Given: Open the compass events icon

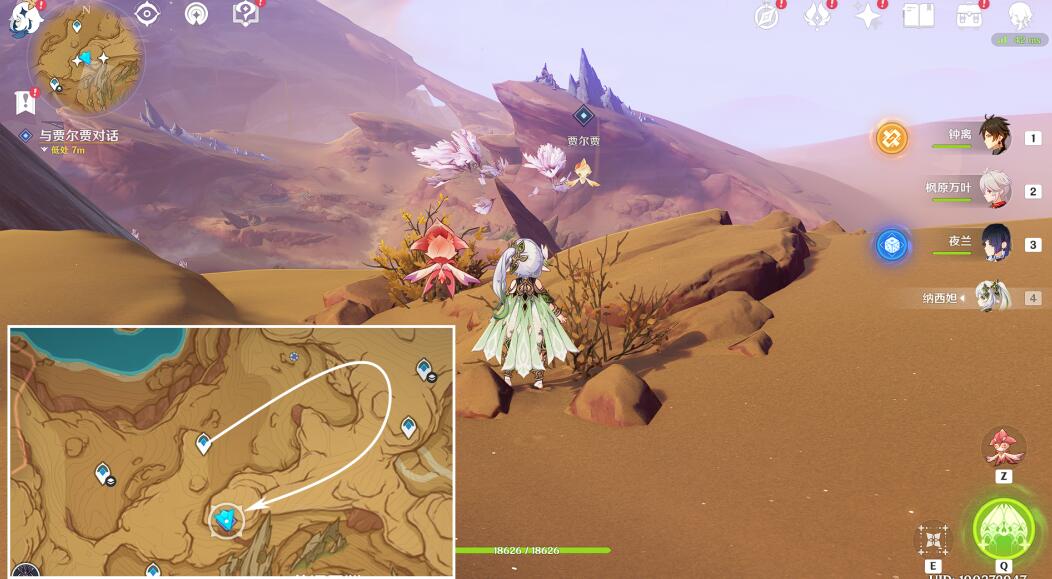Looking at the screenshot, I should click(x=767, y=16).
